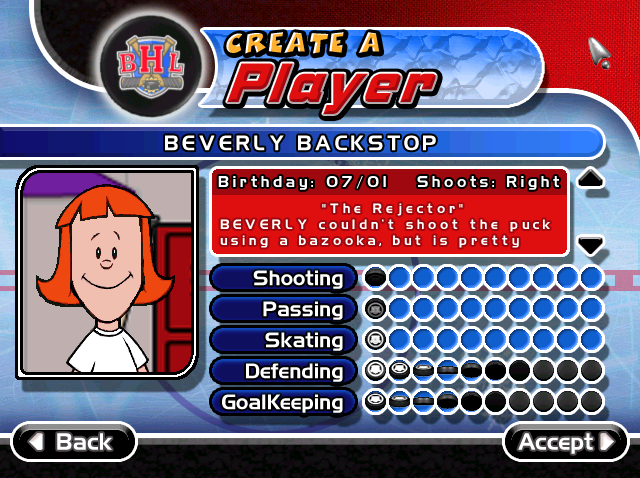Select the Shooting attribute label
This screenshot has width=640, height=478.
284,278
